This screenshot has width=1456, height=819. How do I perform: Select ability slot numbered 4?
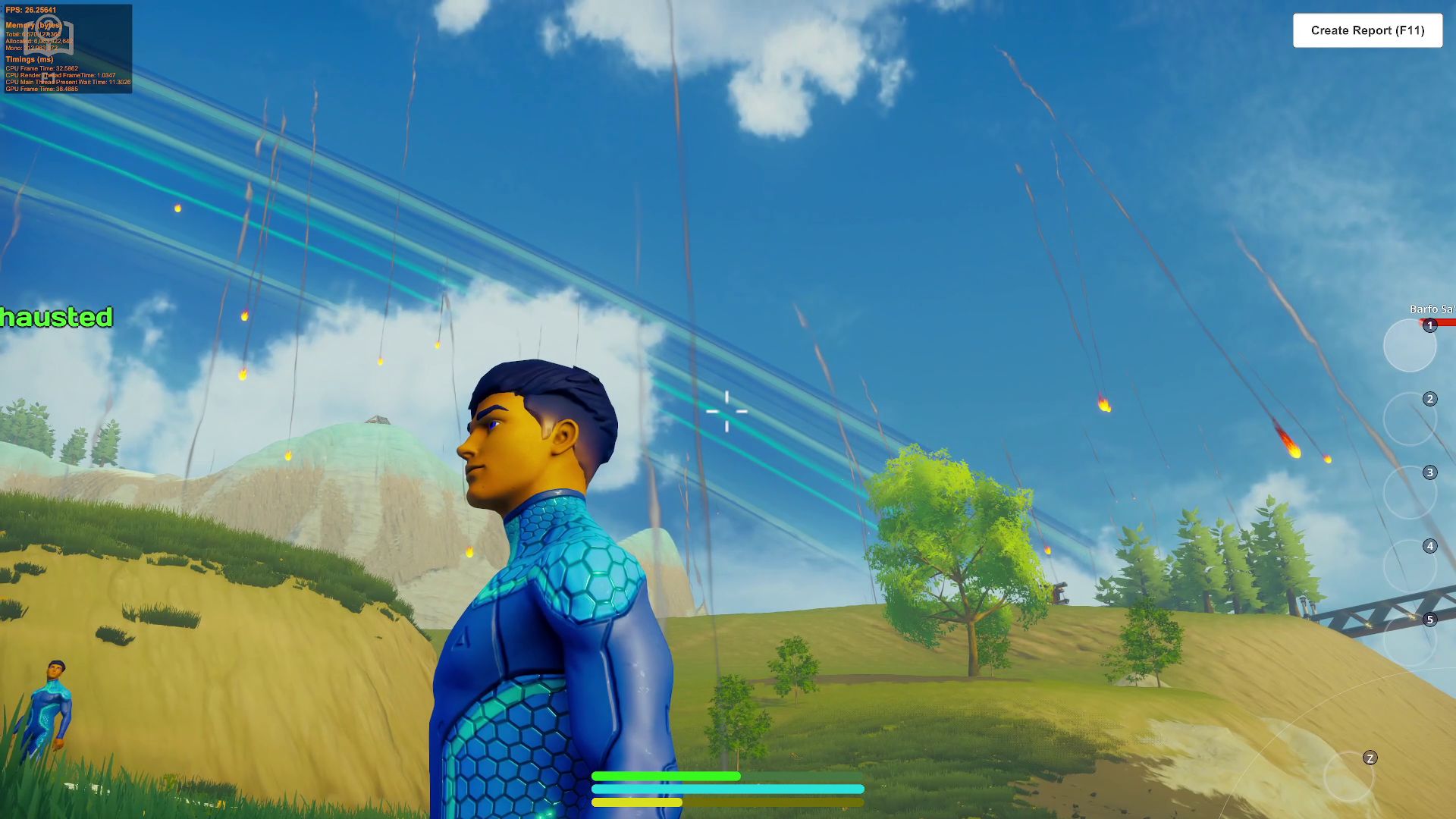tap(1410, 566)
